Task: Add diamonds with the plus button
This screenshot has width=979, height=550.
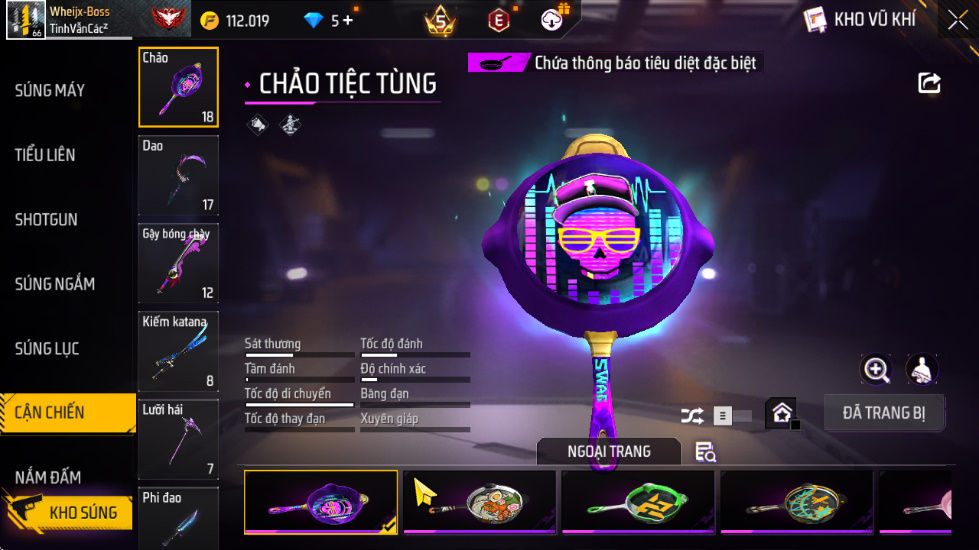Action: (x=348, y=20)
